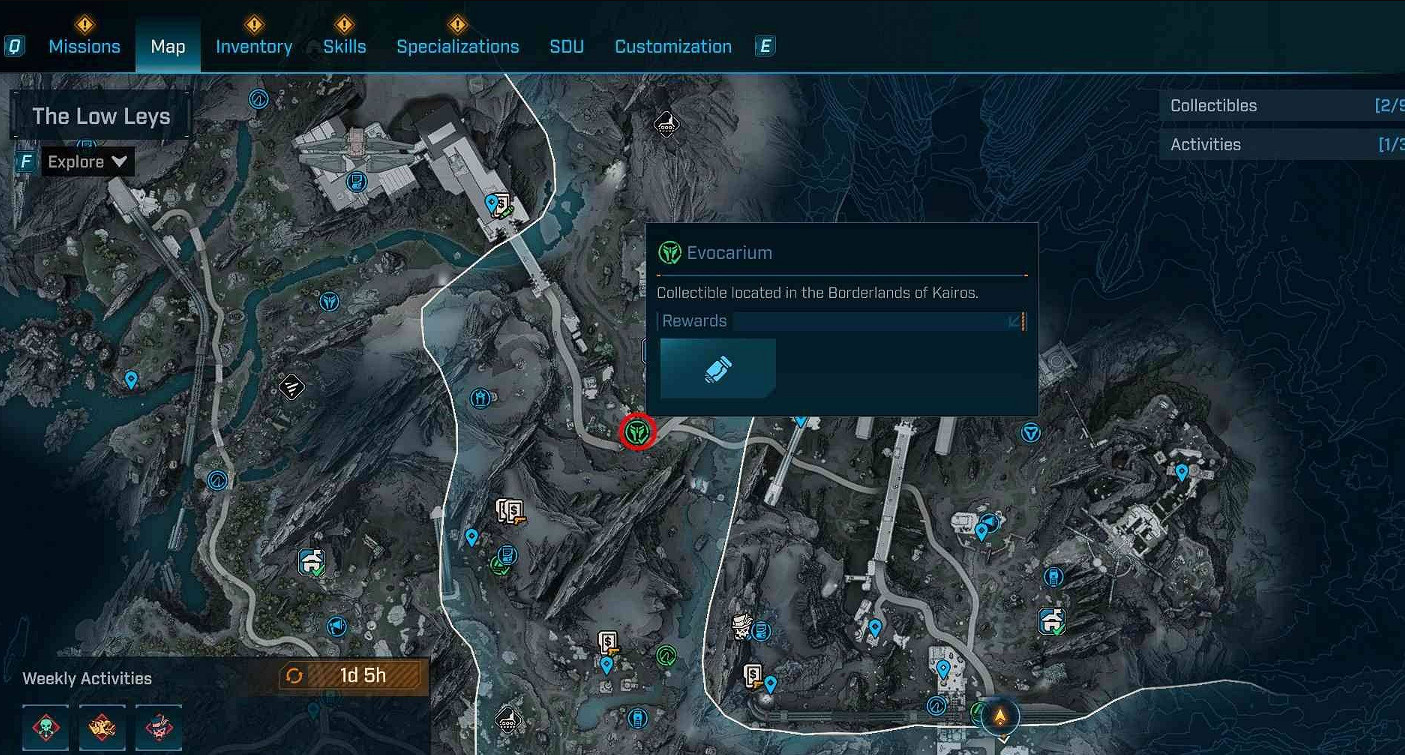Click the F Explore key prompt

coord(26,161)
